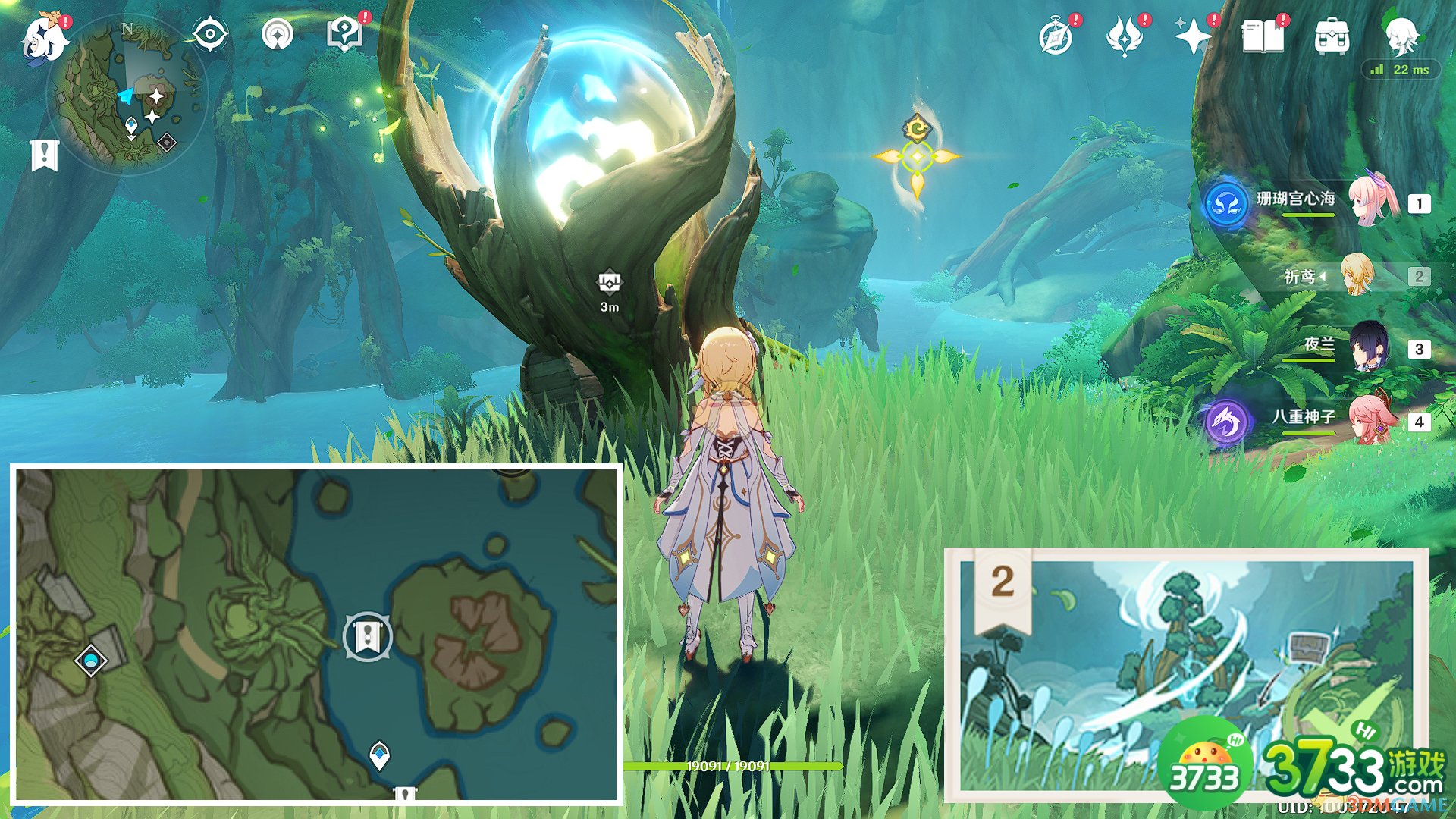The height and width of the screenshot is (819, 1456).
Task: Click the wireless signal icon by the minimap
Action: tap(278, 34)
